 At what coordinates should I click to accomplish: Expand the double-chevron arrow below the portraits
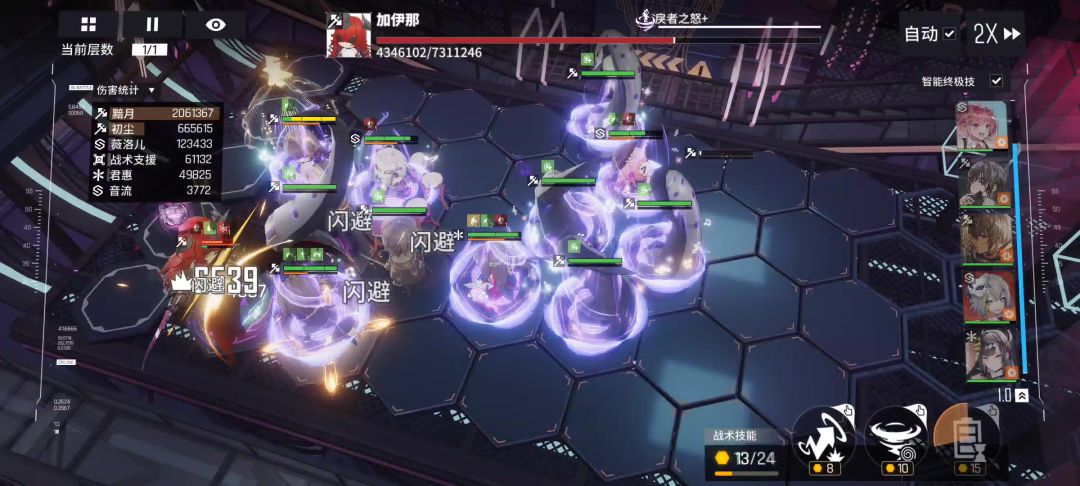point(1021,396)
